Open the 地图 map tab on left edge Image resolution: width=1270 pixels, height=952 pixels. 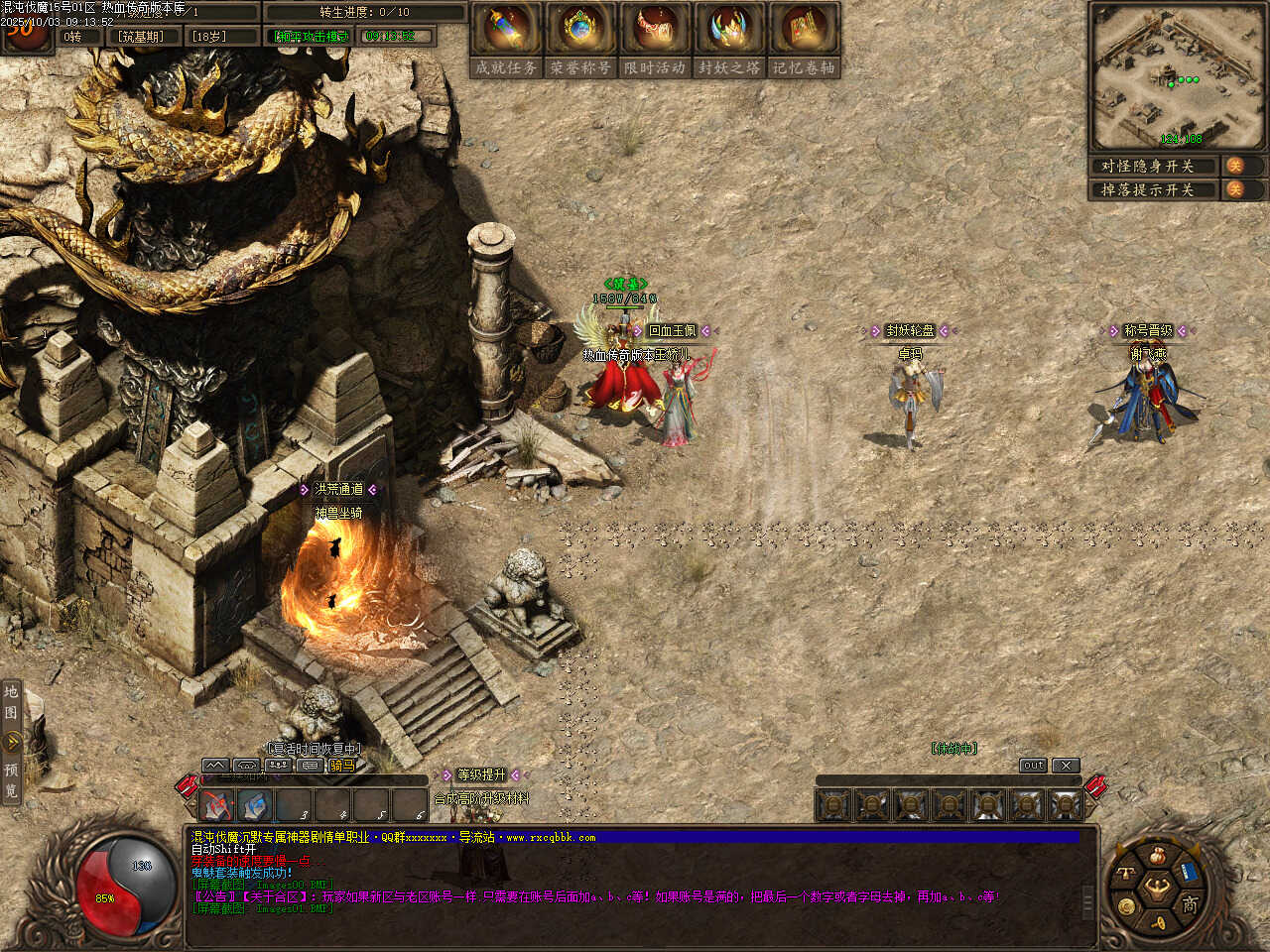coord(12,702)
